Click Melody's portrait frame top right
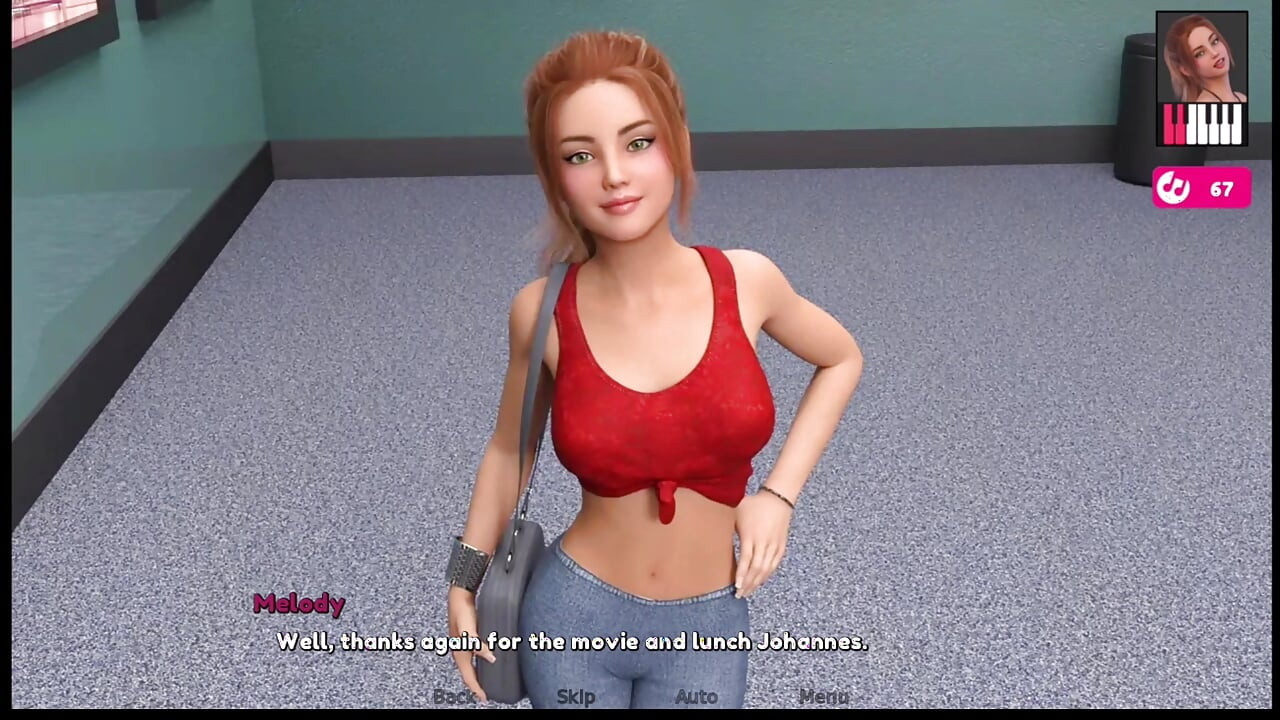 click(1201, 80)
